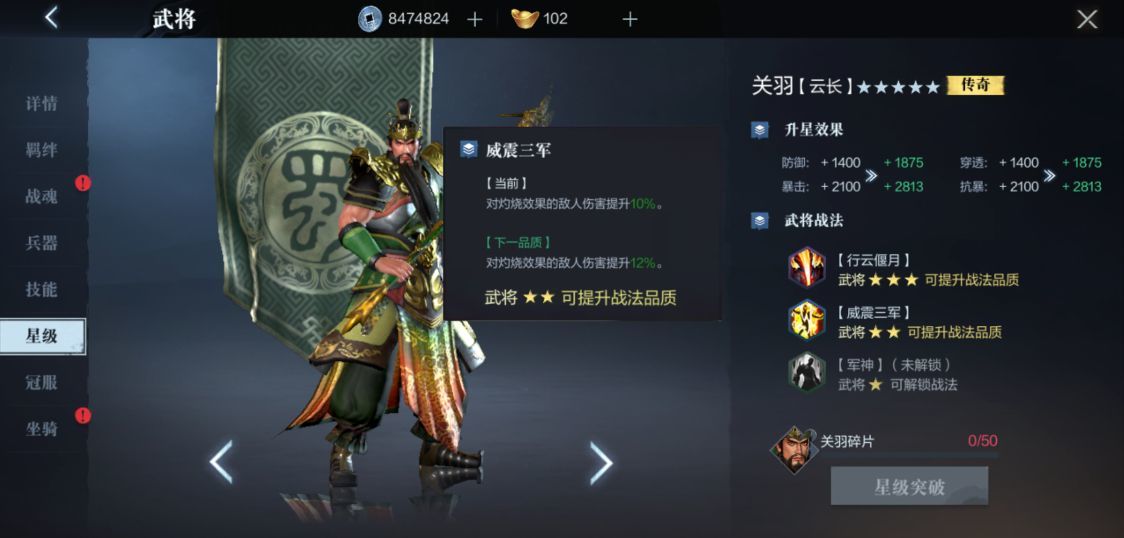The height and width of the screenshot is (538, 1124).
Task: Select the 星级 tab
Action: pos(42,336)
